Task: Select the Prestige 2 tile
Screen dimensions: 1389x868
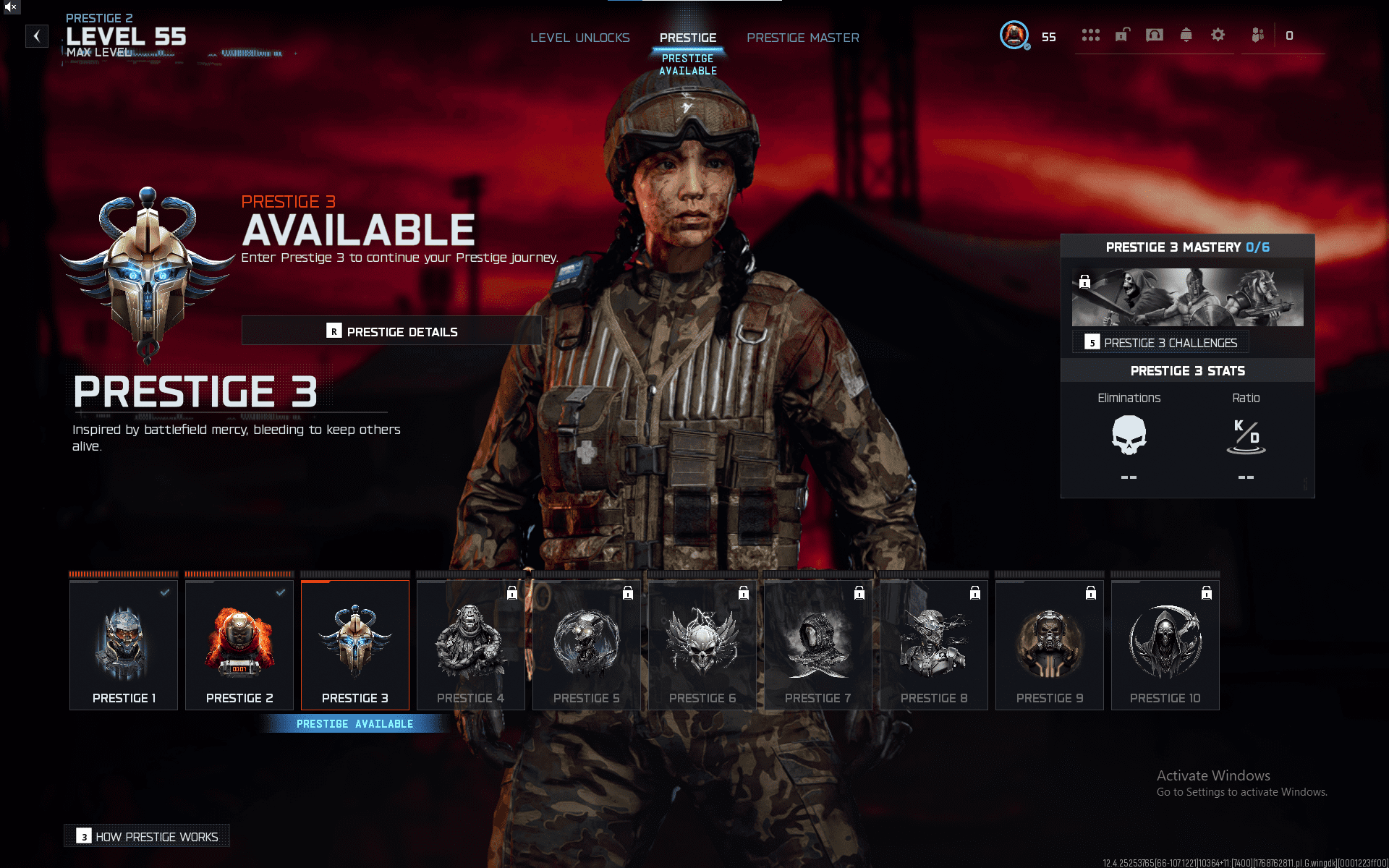Action: pyautogui.click(x=239, y=645)
